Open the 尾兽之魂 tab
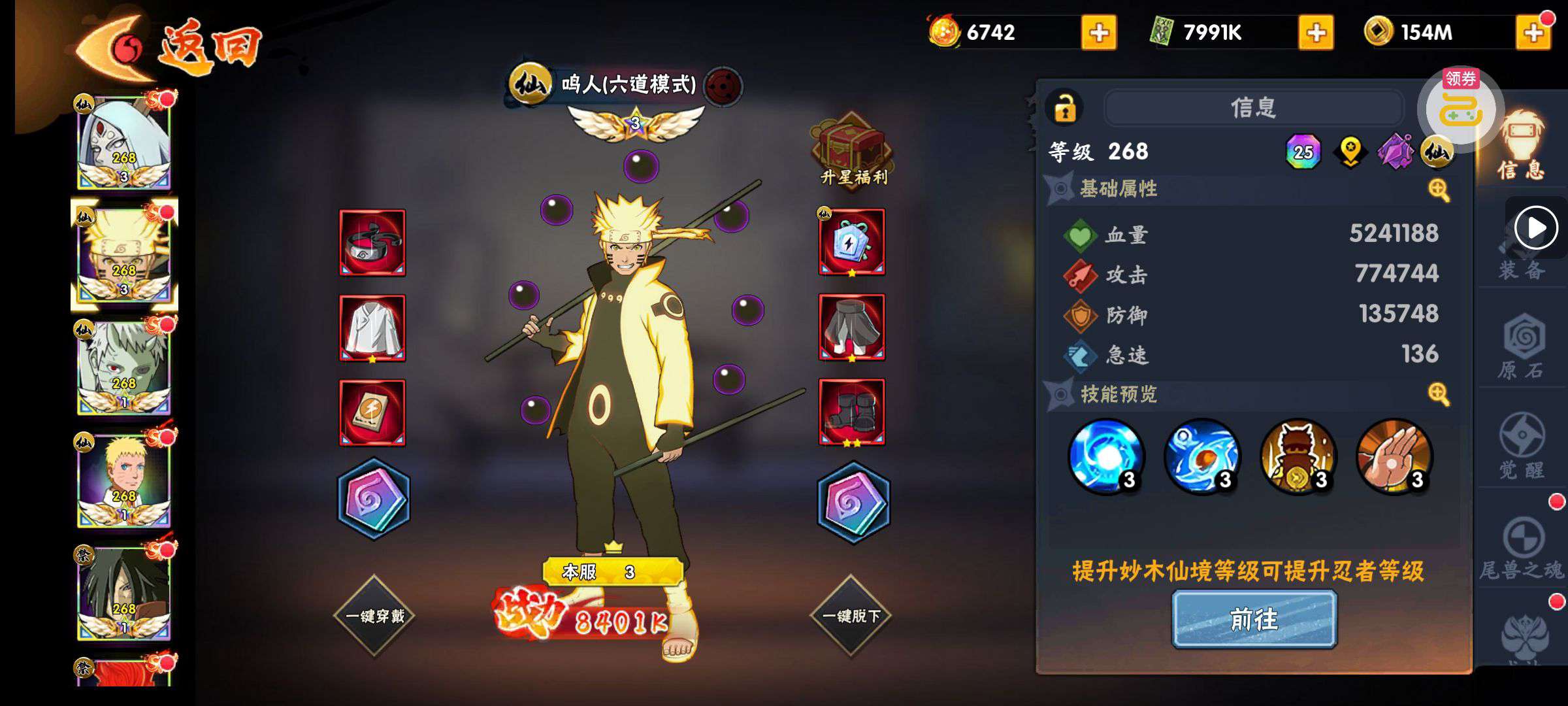Image resolution: width=1568 pixels, height=706 pixels. [1521, 549]
